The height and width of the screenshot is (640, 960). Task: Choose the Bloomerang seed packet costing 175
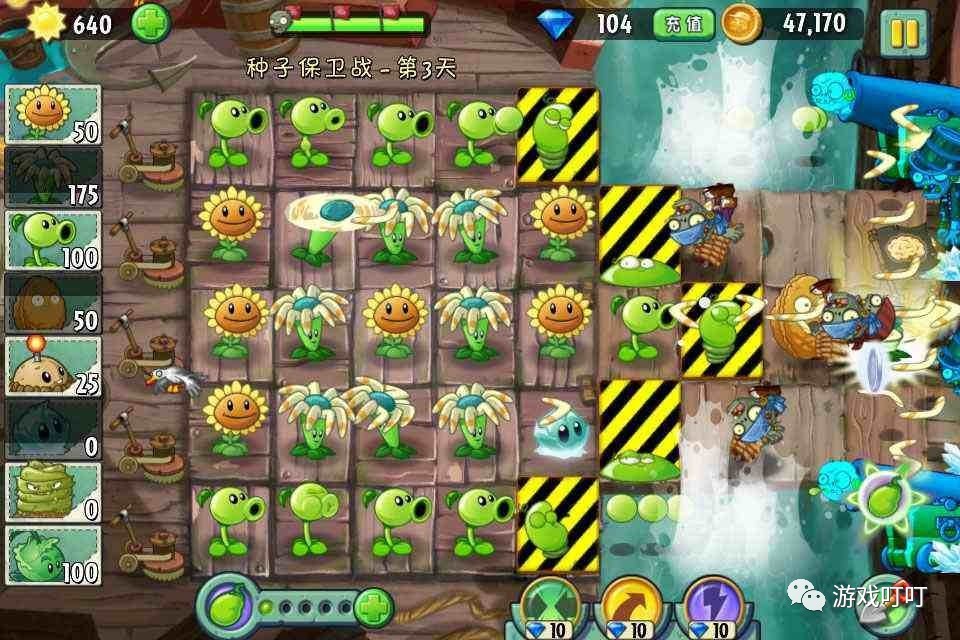[54, 177]
